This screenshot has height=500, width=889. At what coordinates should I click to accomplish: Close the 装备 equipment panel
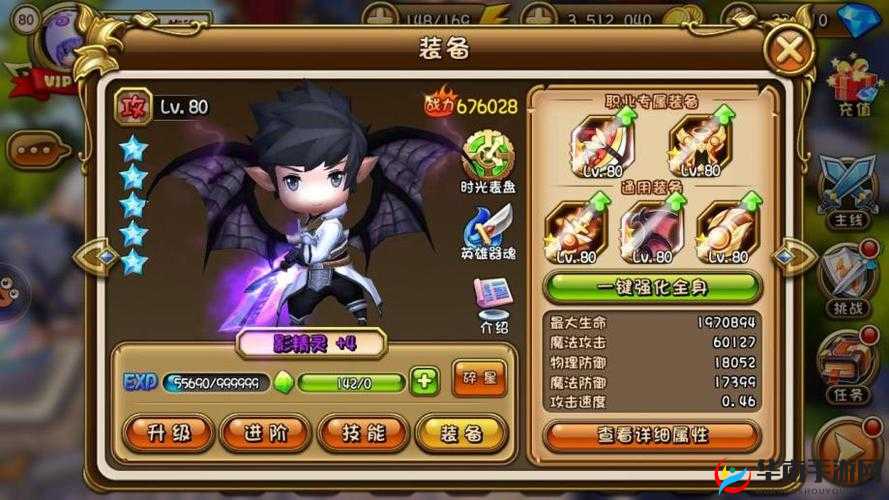(x=789, y=47)
